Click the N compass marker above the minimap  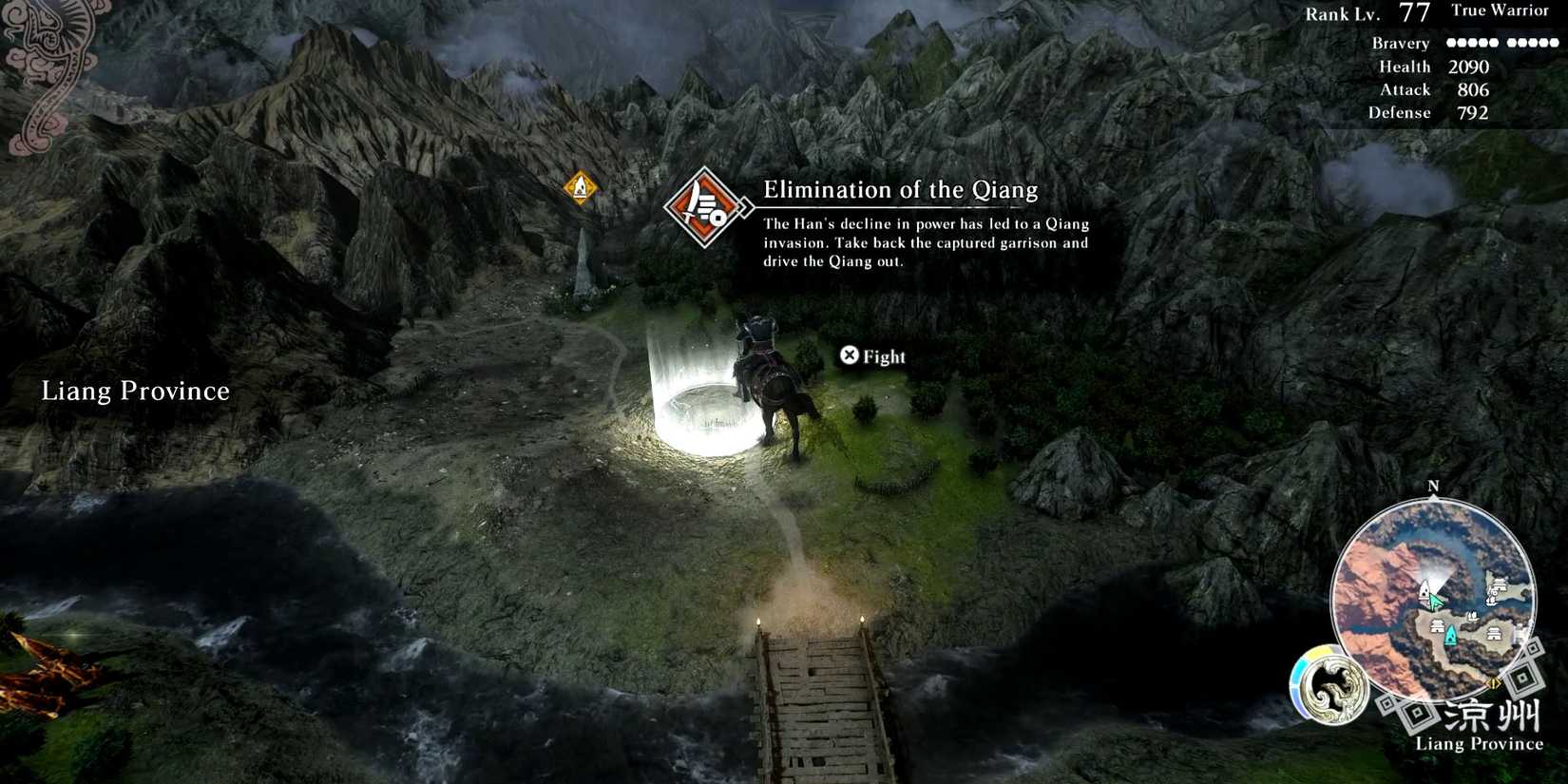(1433, 485)
